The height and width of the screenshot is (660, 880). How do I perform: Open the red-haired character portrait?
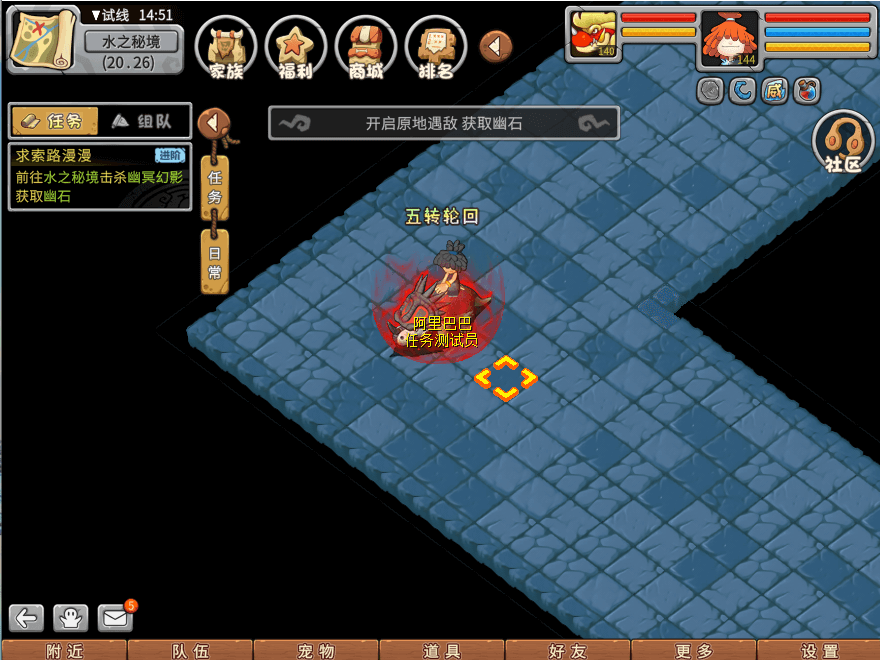tap(729, 39)
